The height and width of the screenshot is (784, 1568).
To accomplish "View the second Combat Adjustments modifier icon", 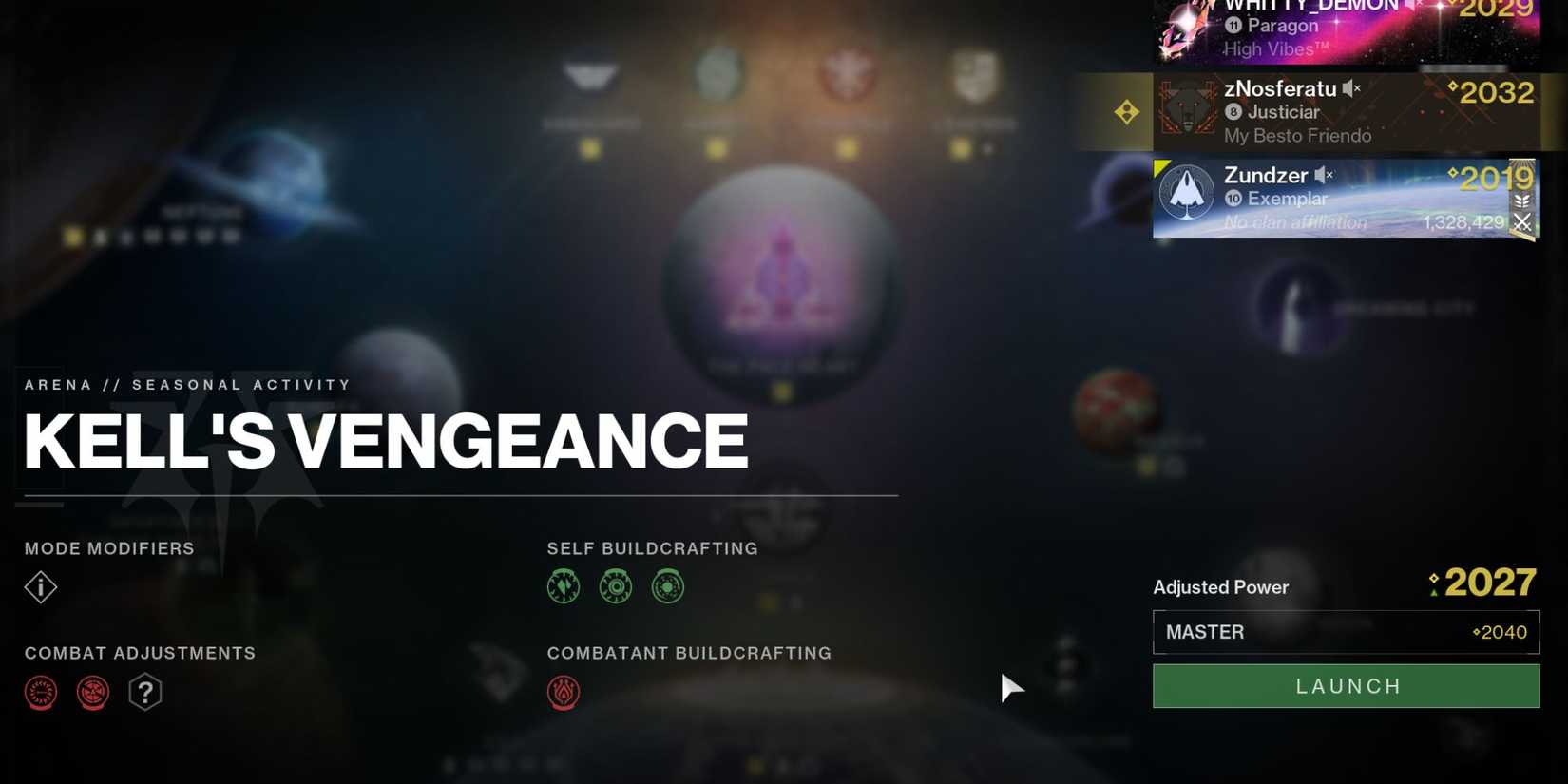I will pos(93,692).
